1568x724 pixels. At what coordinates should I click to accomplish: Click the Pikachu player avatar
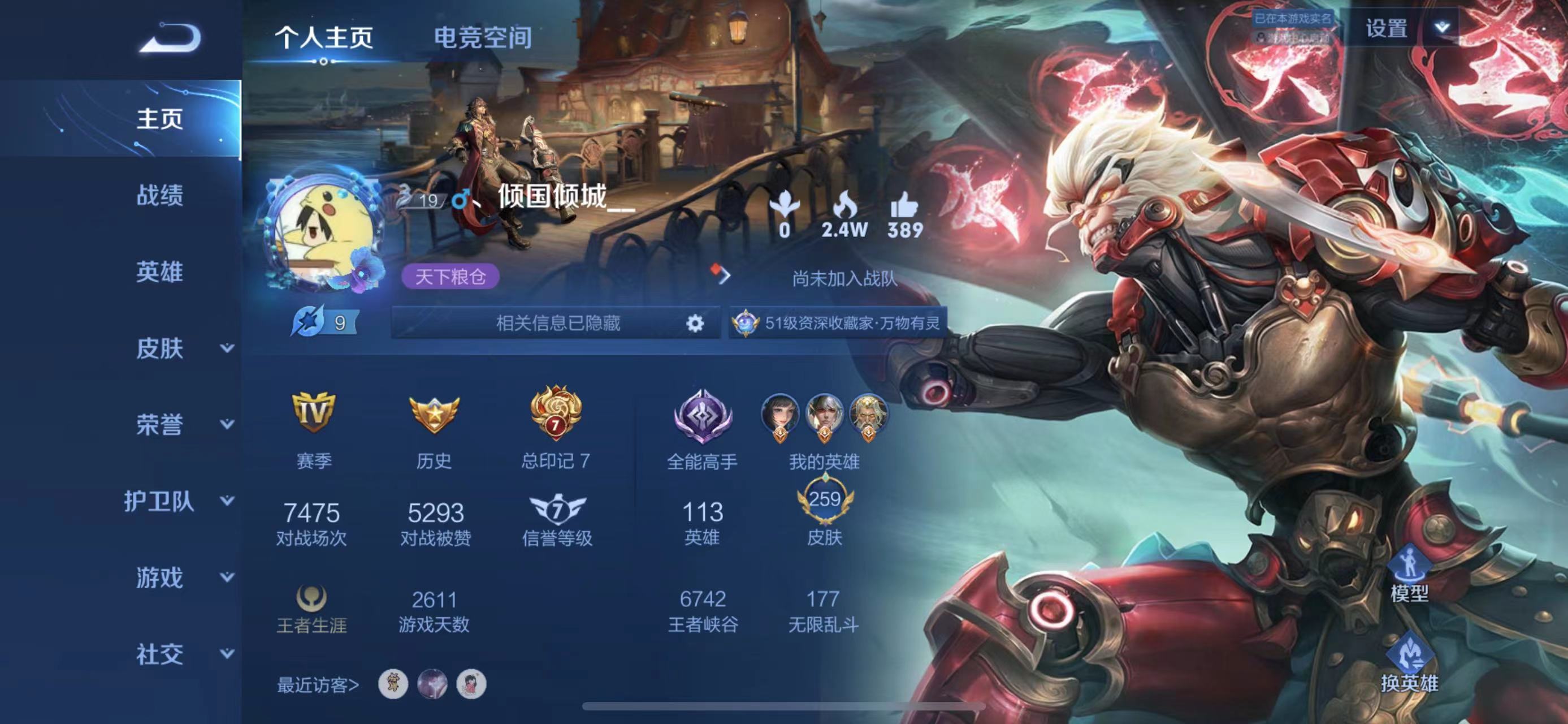click(324, 232)
